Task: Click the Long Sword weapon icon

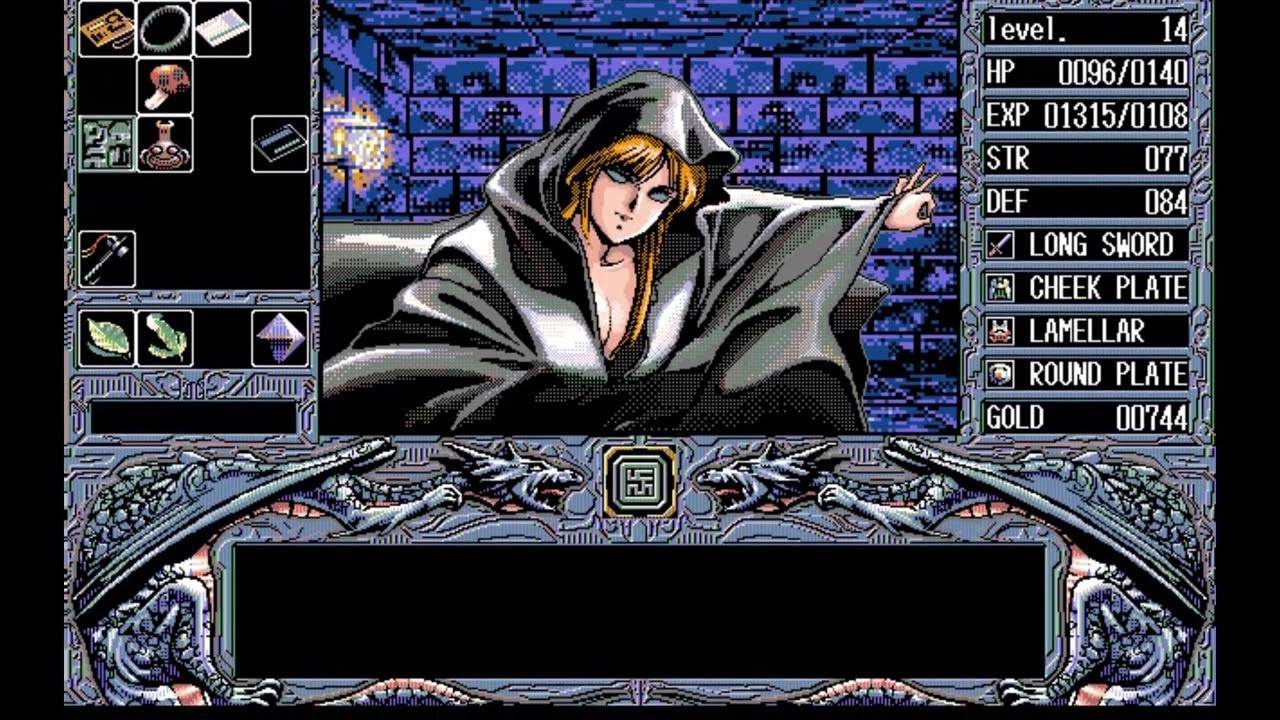Action: click(998, 243)
